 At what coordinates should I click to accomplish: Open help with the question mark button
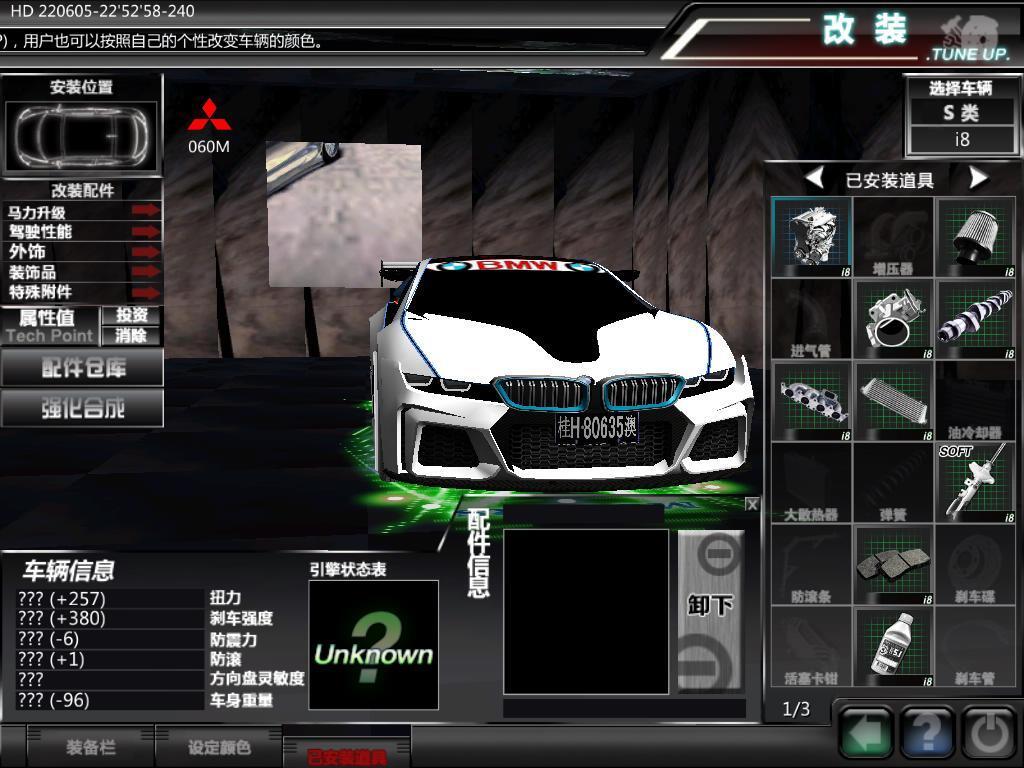coord(927,734)
